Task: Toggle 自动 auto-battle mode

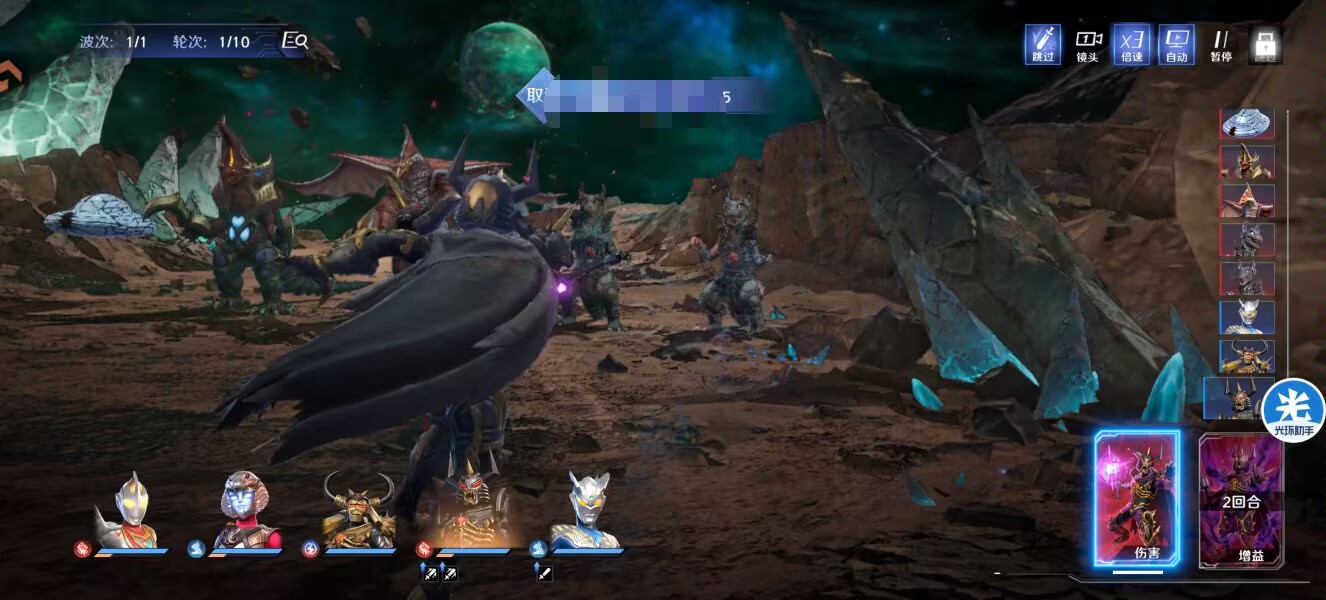Action: pyautogui.click(x=1176, y=44)
